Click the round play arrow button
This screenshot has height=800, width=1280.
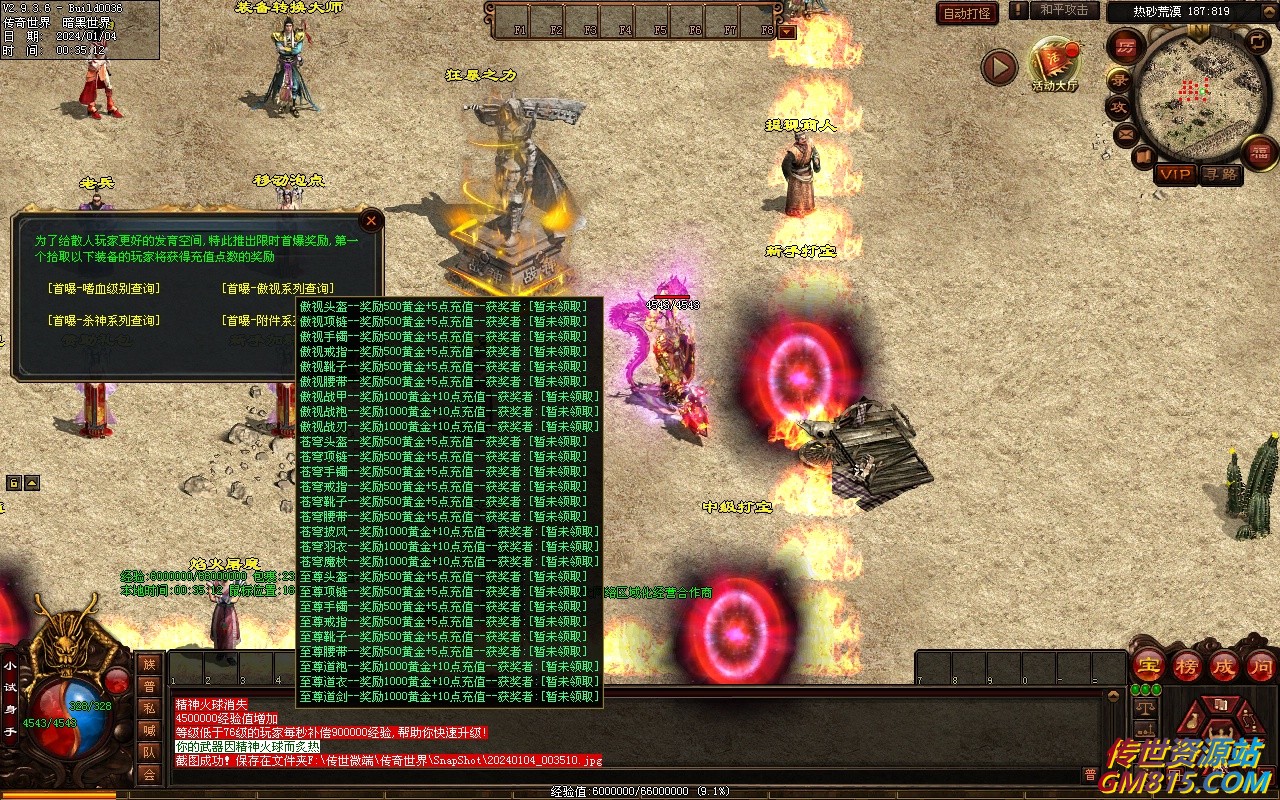coord(998,68)
